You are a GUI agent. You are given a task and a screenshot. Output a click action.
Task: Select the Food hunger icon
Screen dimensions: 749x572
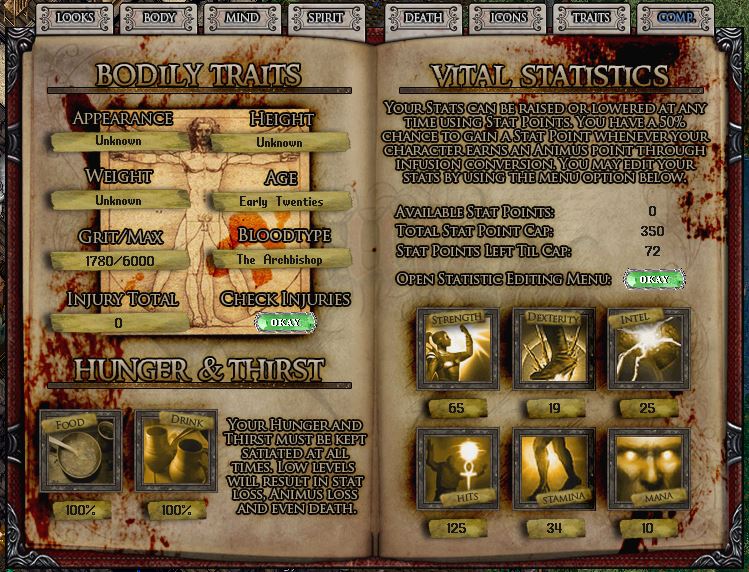pos(80,450)
